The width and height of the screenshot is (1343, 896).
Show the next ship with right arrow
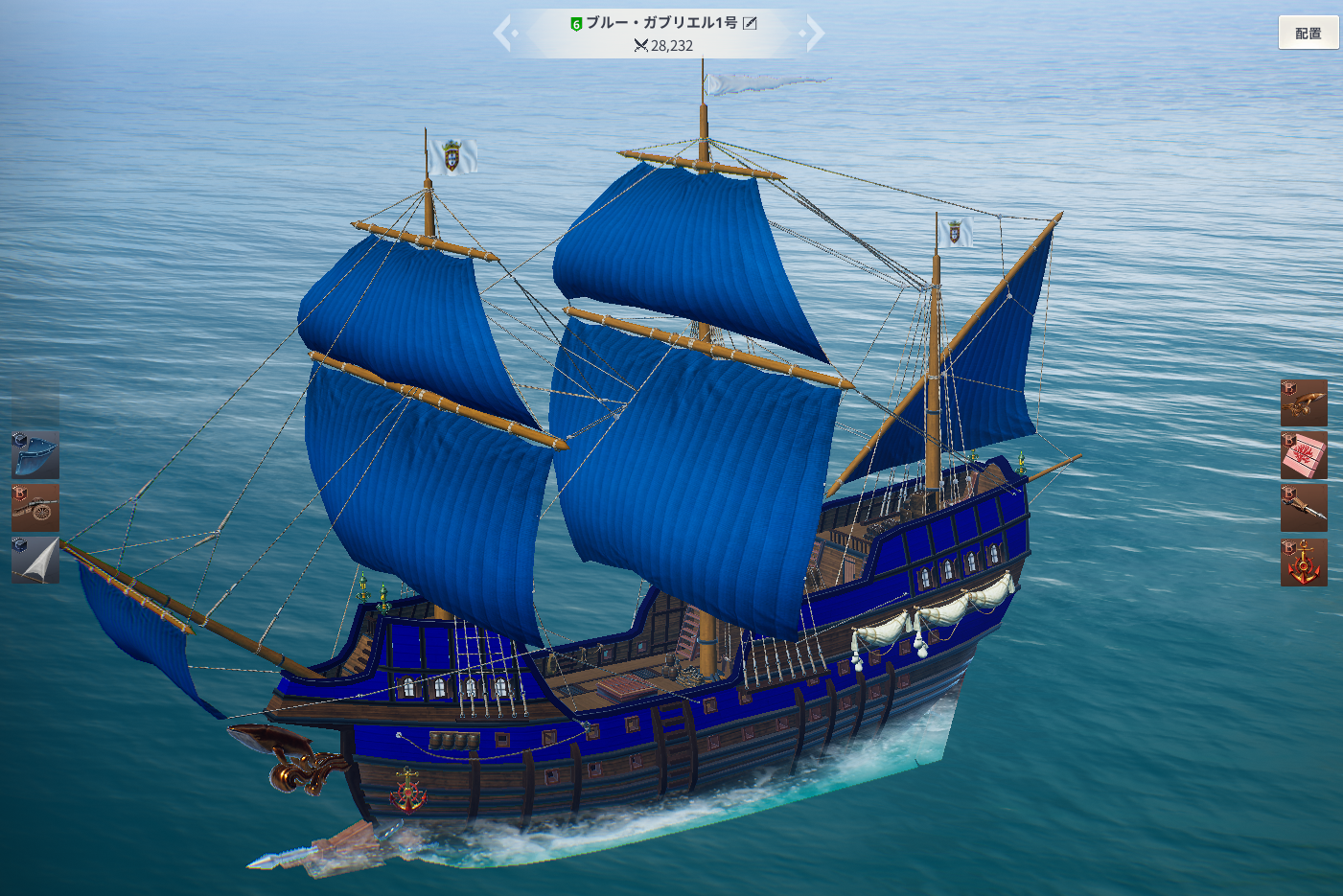(814, 34)
